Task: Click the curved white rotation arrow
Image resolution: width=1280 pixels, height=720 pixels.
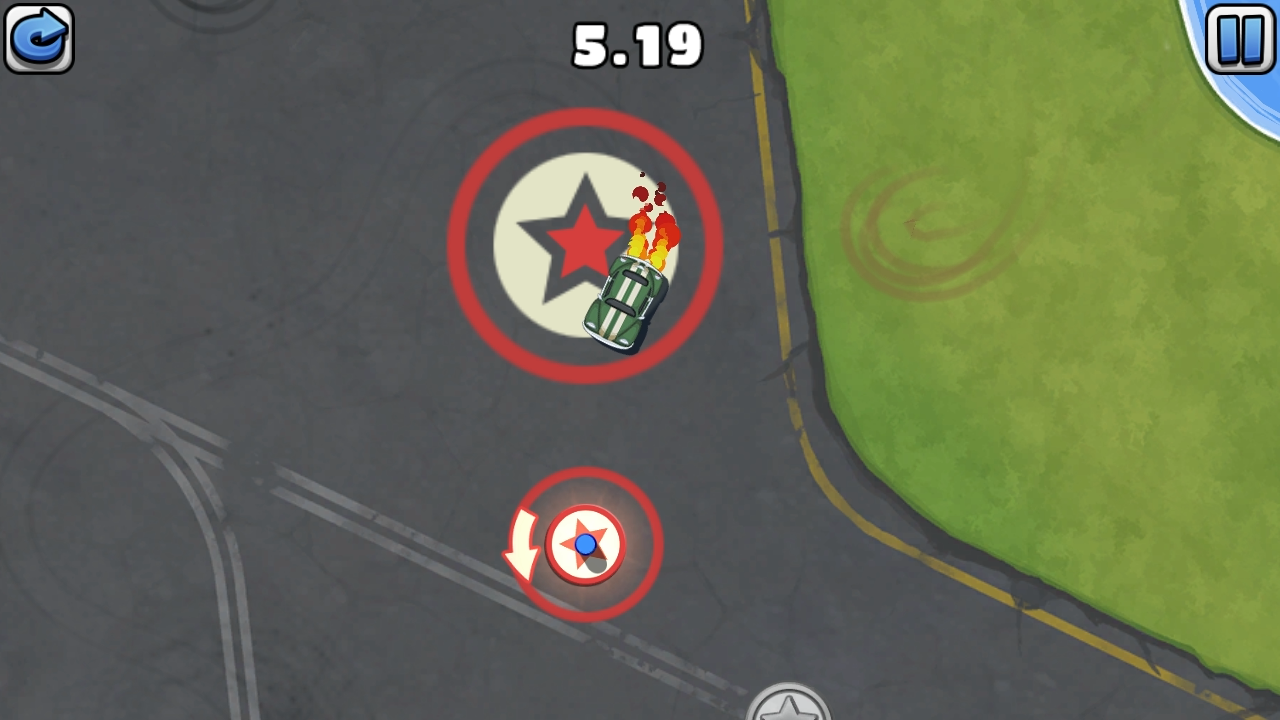Action: coord(520,545)
